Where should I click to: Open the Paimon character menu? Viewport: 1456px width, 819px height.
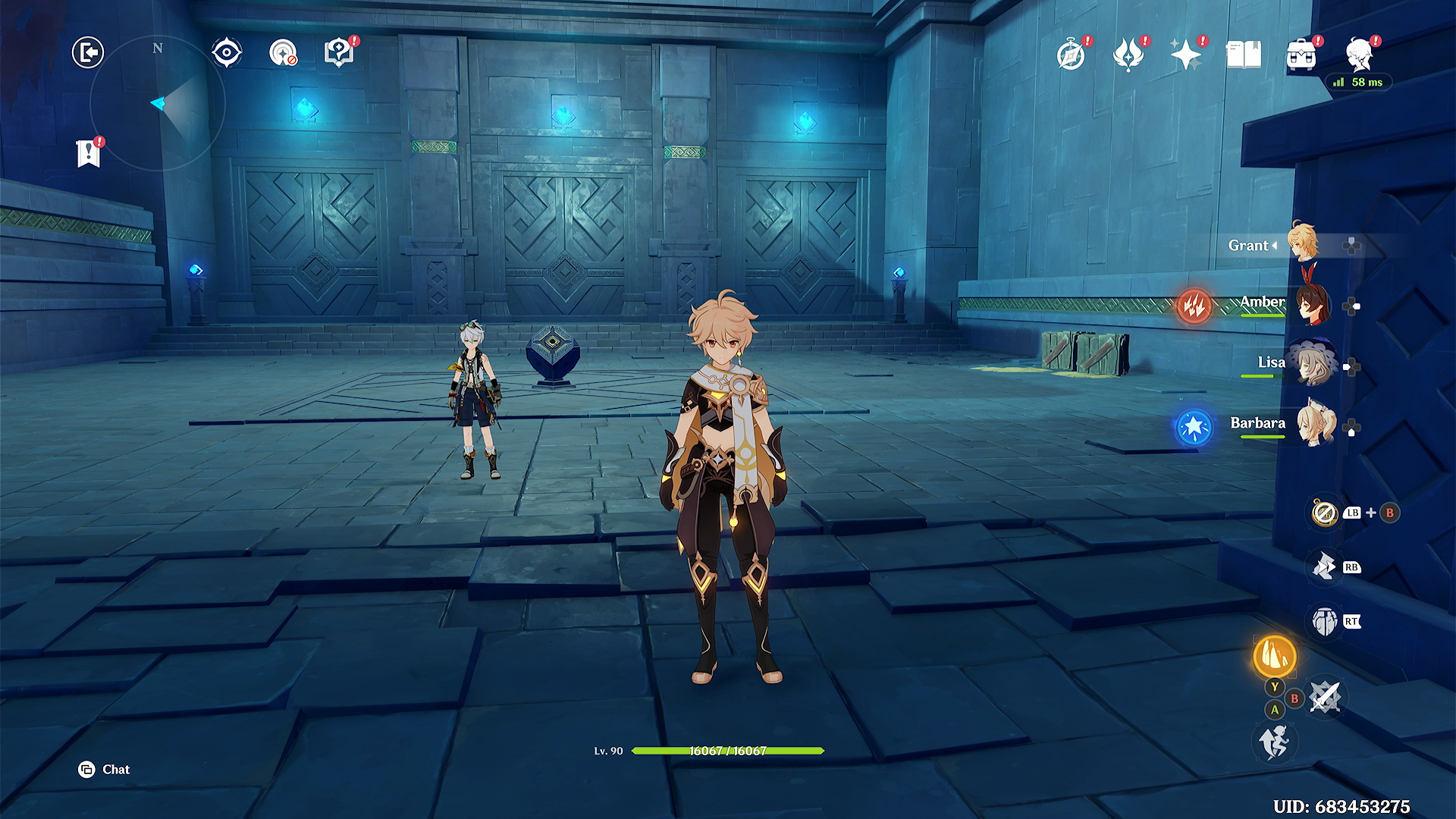(1358, 55)
